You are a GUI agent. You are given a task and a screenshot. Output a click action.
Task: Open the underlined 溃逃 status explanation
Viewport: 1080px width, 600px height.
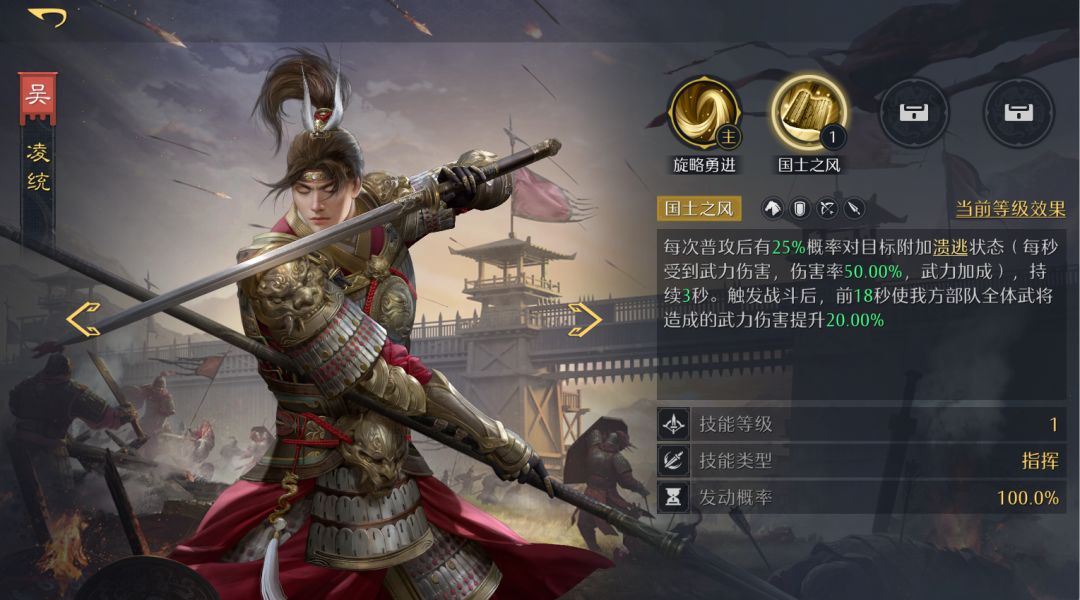tap(950, 247)
